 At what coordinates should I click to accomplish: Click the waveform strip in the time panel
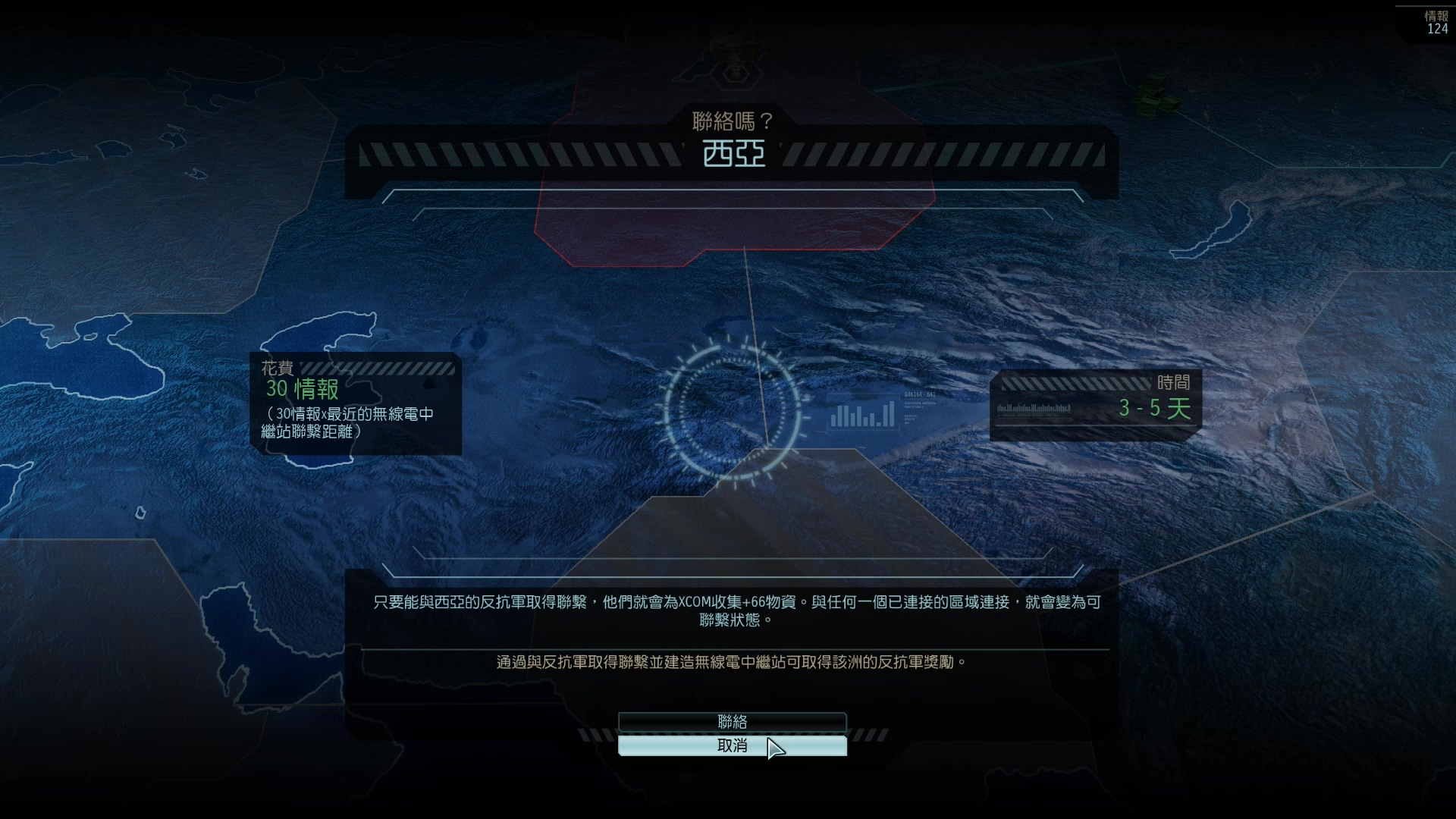(x=1035, y=407)
